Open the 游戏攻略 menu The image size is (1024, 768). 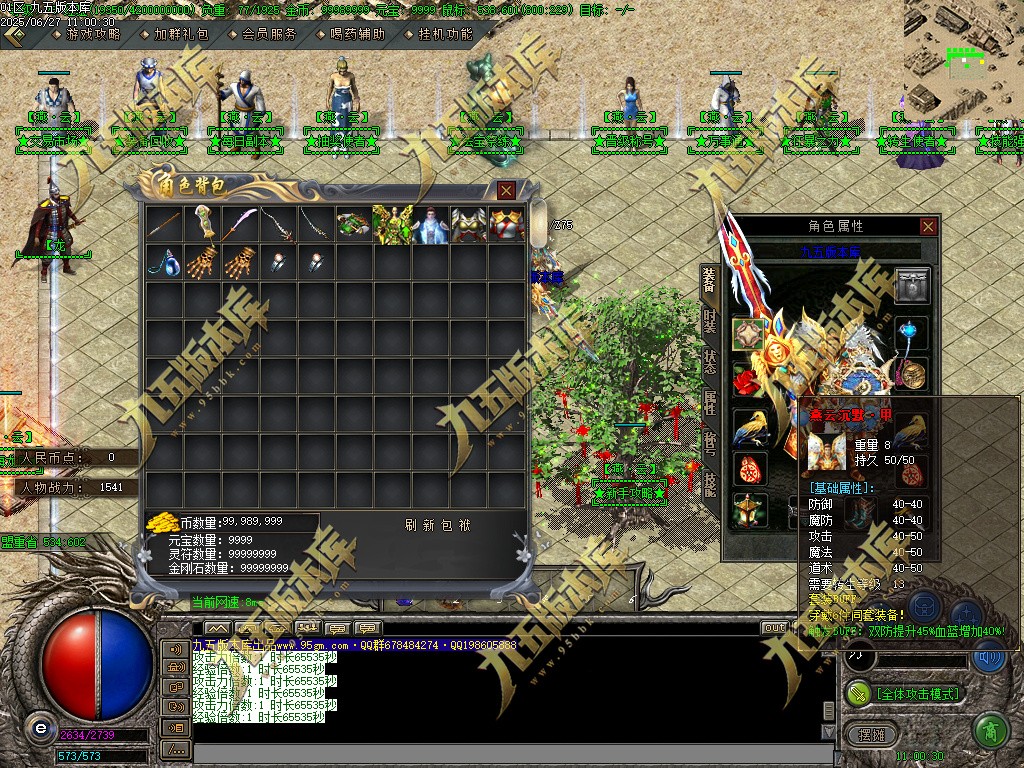tap(92, 34)
